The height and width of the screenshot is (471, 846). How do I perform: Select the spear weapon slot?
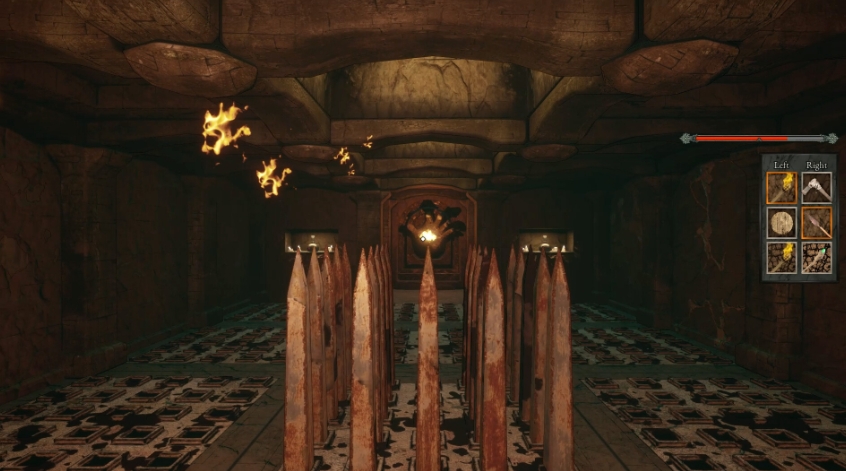pyautogui.click(x=816, y=222)
